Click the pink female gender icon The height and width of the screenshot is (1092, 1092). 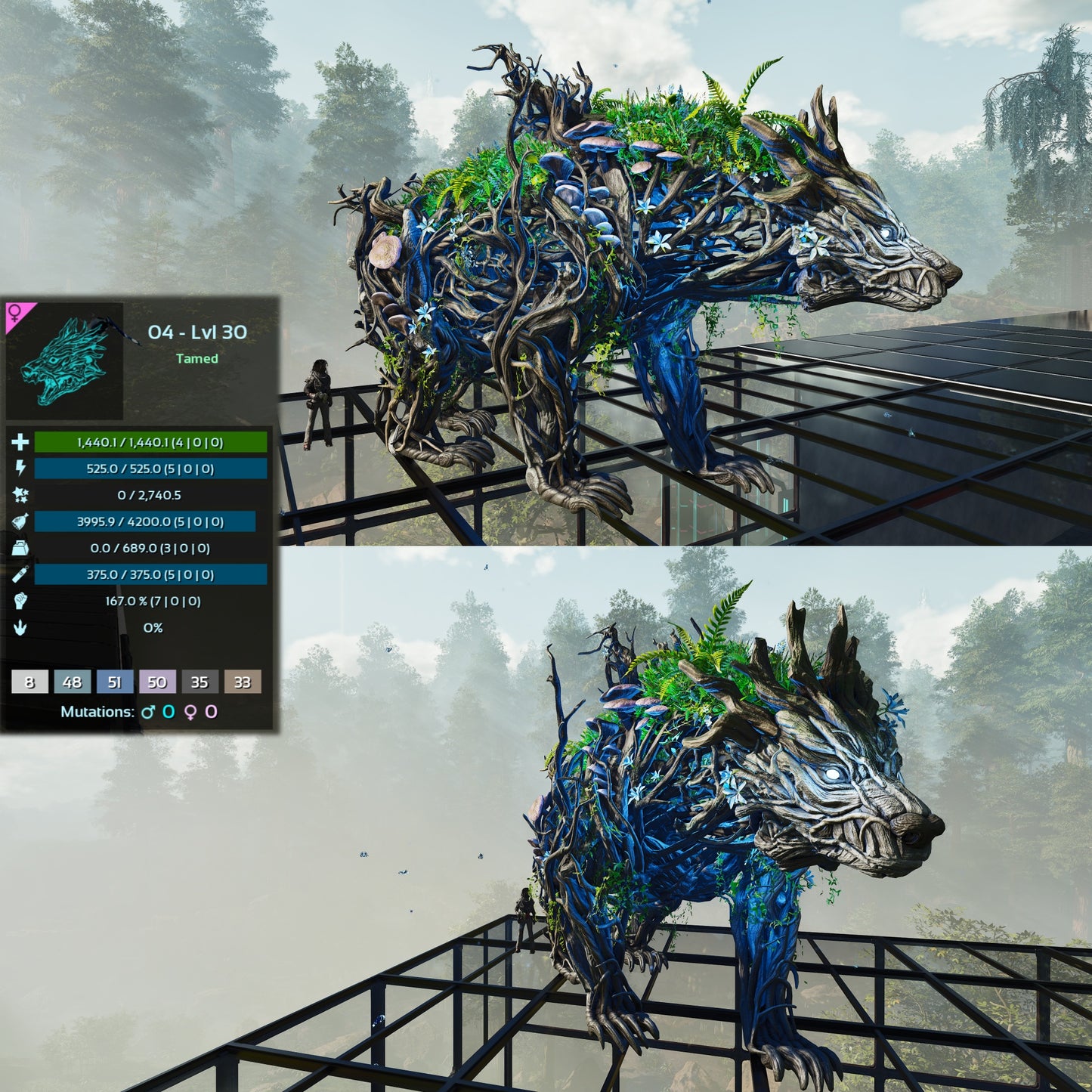(15, 312)
